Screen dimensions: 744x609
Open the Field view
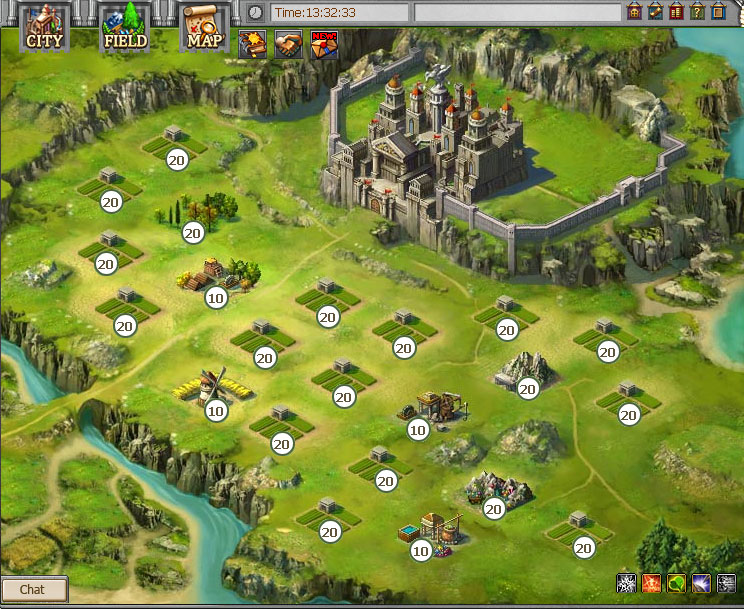point(125,27)
